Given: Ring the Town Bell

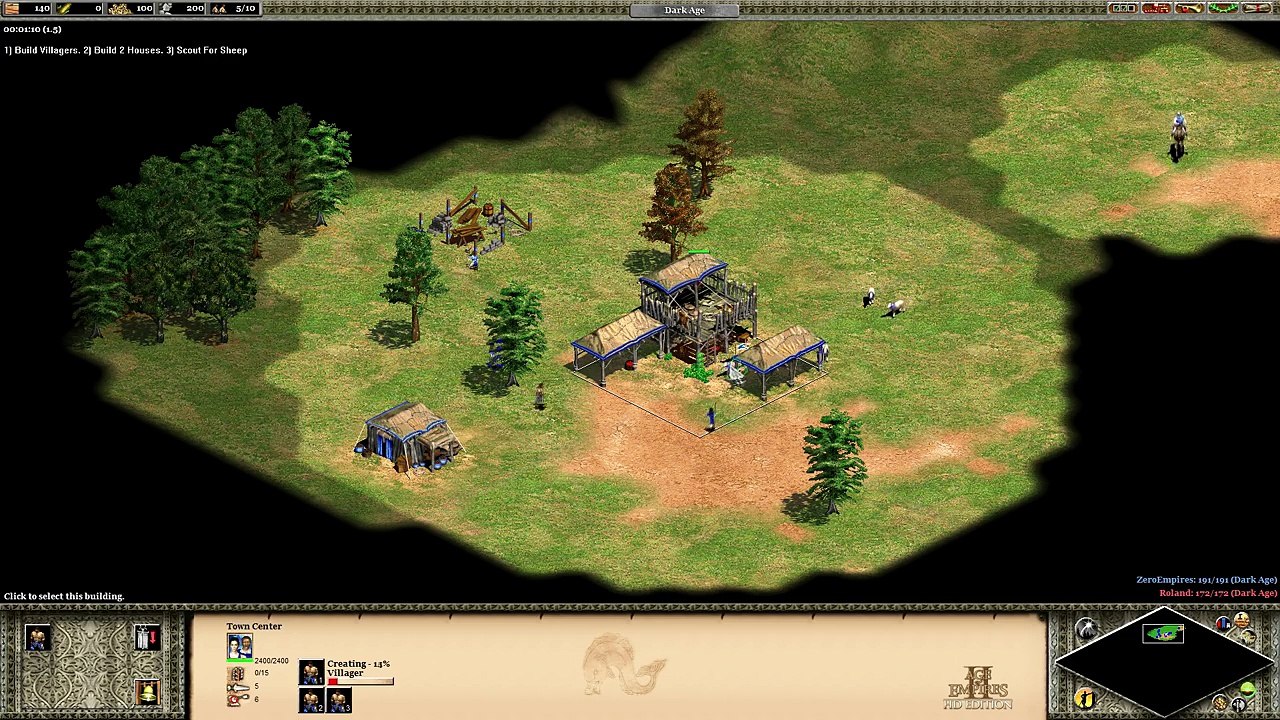Looking at the screenshot, I should 146,691.
